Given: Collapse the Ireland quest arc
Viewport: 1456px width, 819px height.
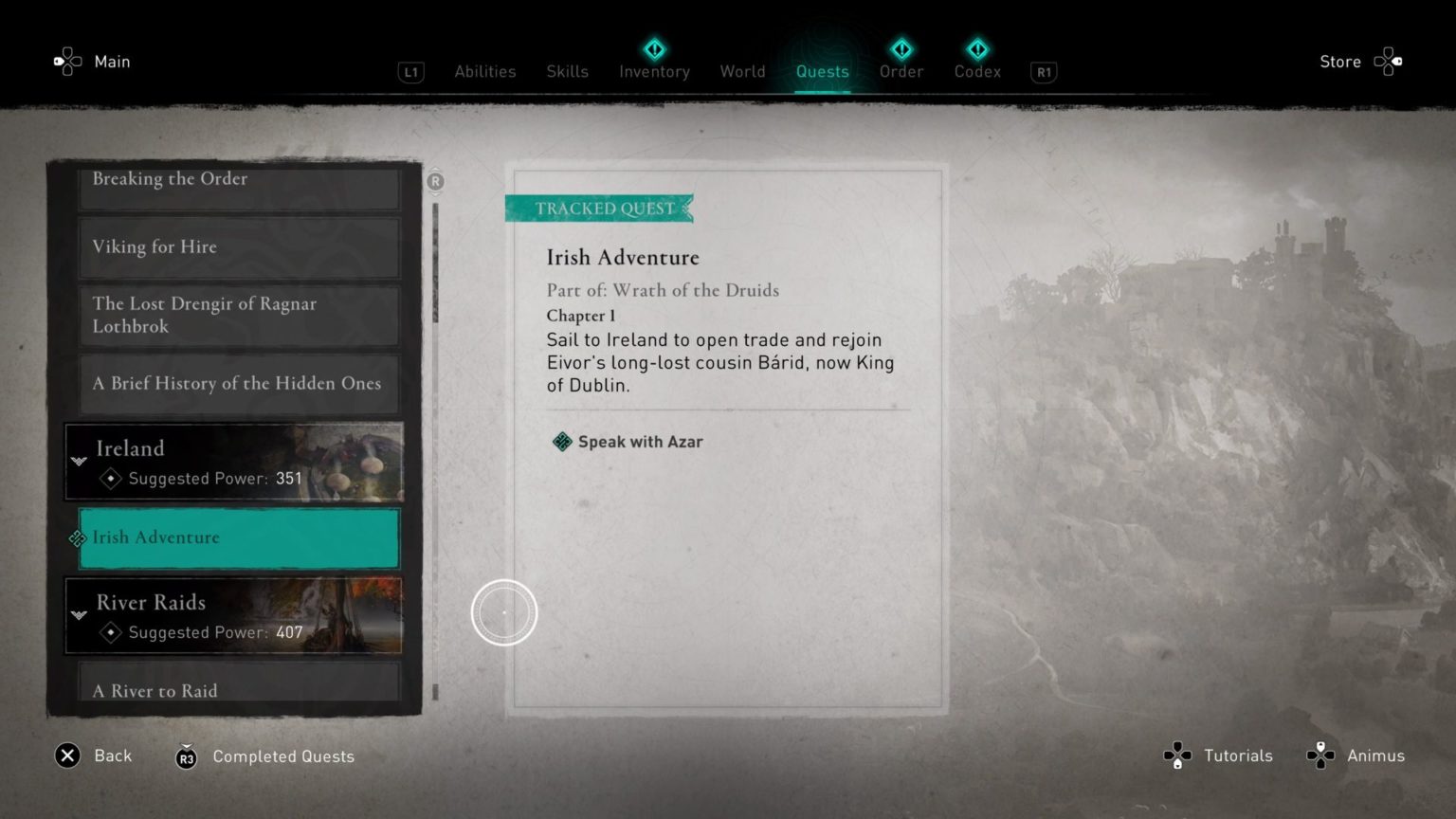Looking at the screenshot, I should (x=78, y=463).
